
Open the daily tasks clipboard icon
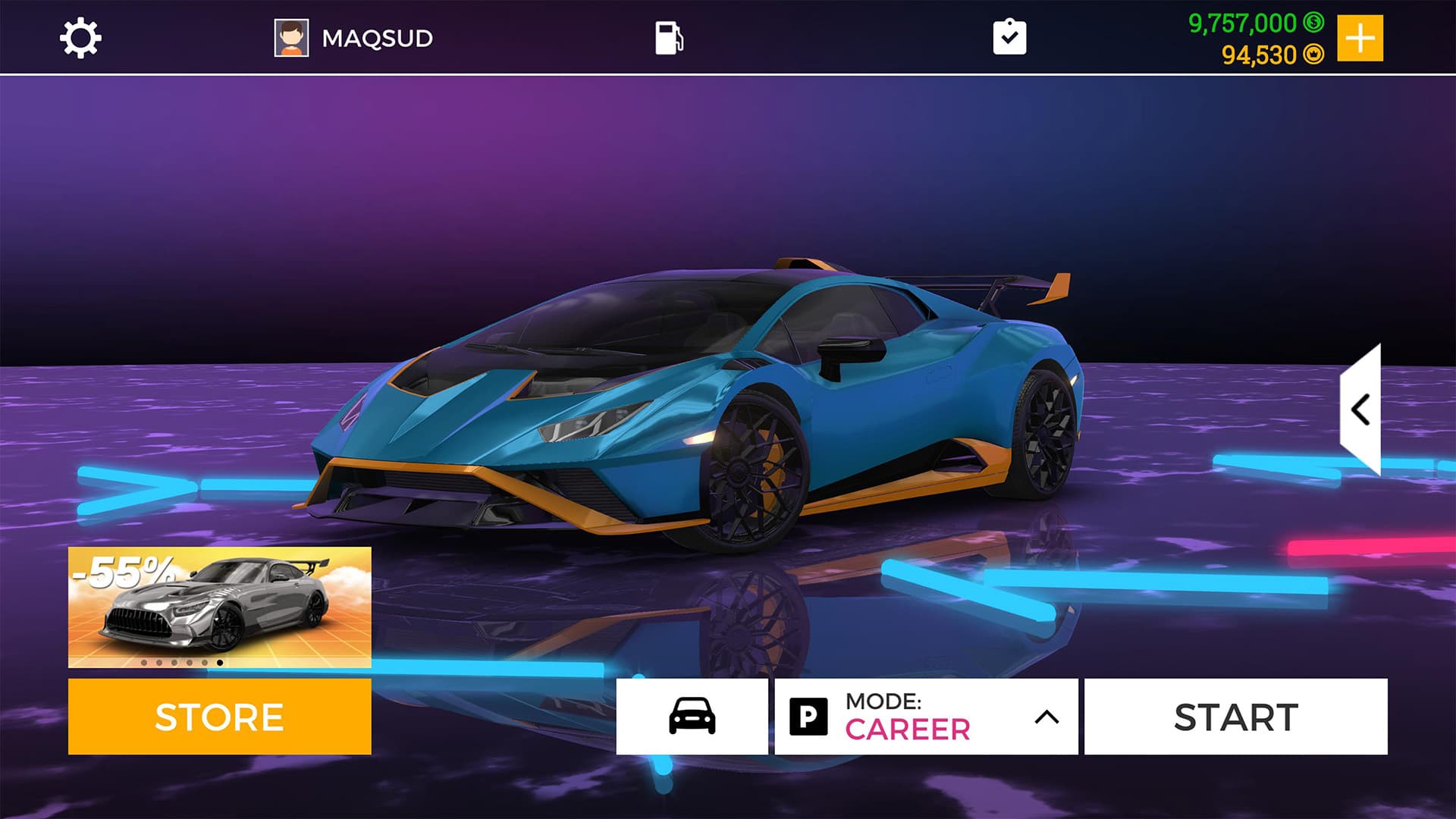click(1010, 36)
